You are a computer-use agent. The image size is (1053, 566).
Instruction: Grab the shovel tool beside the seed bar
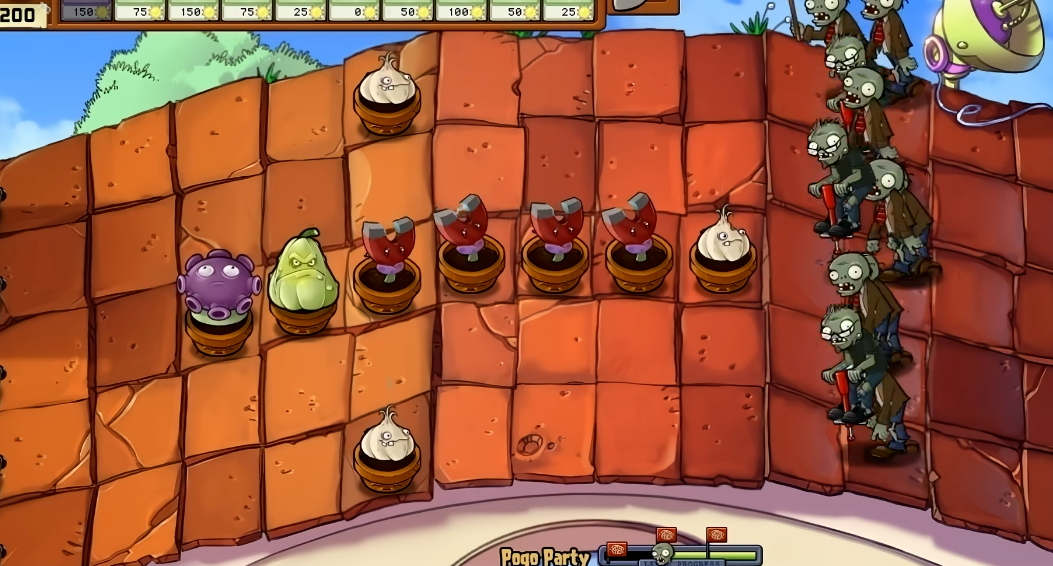(641, 6)
